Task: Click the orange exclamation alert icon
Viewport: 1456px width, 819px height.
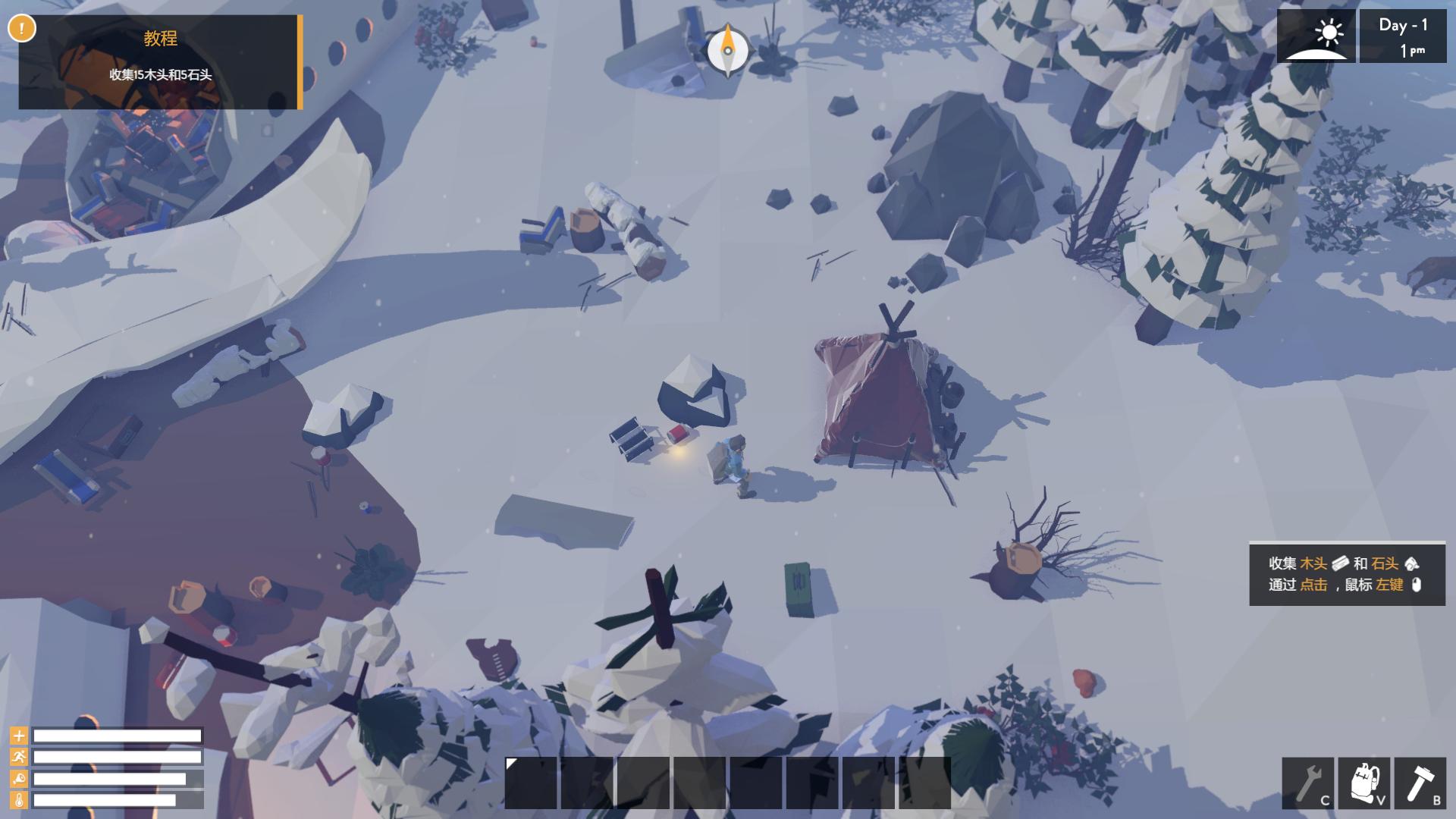Action: click(x=22, y=29)
